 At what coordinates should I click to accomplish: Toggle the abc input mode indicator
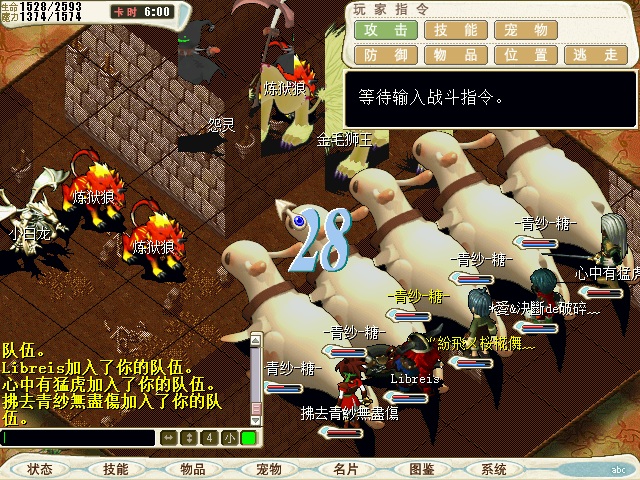tap(617, 468)
